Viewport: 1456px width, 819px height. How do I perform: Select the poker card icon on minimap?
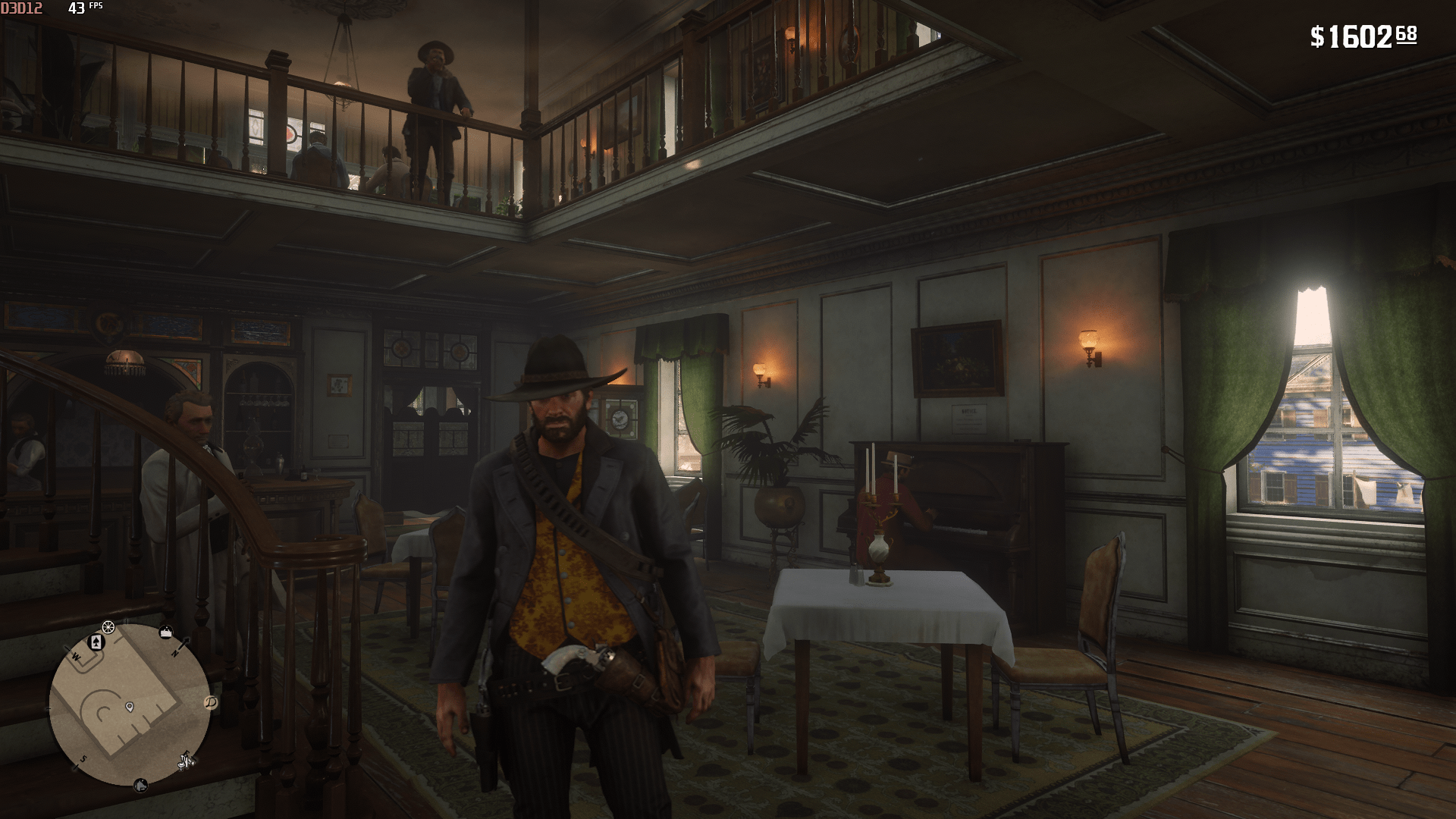[95, 642]
